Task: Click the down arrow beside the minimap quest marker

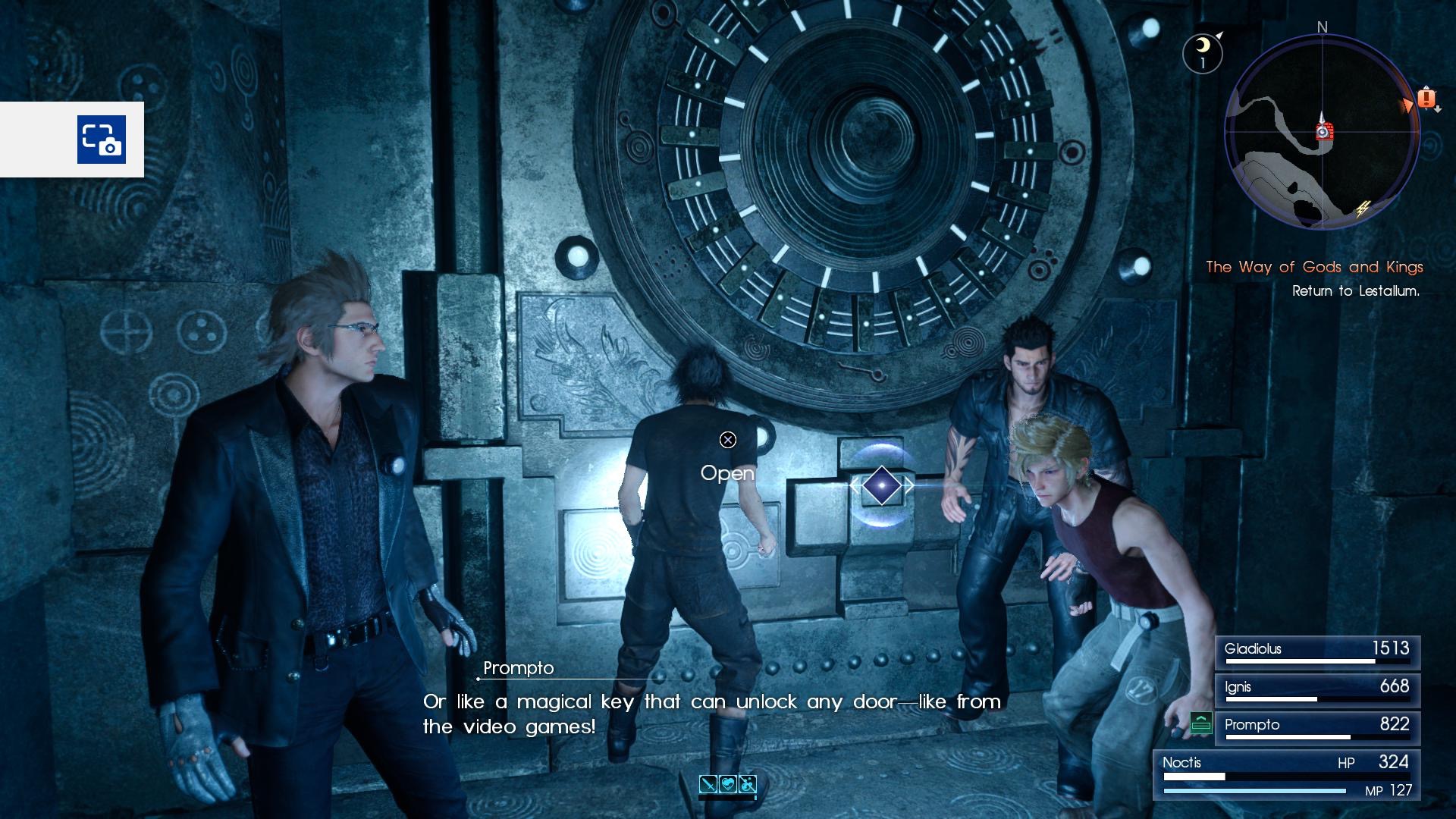Action: coord(1437,110)
